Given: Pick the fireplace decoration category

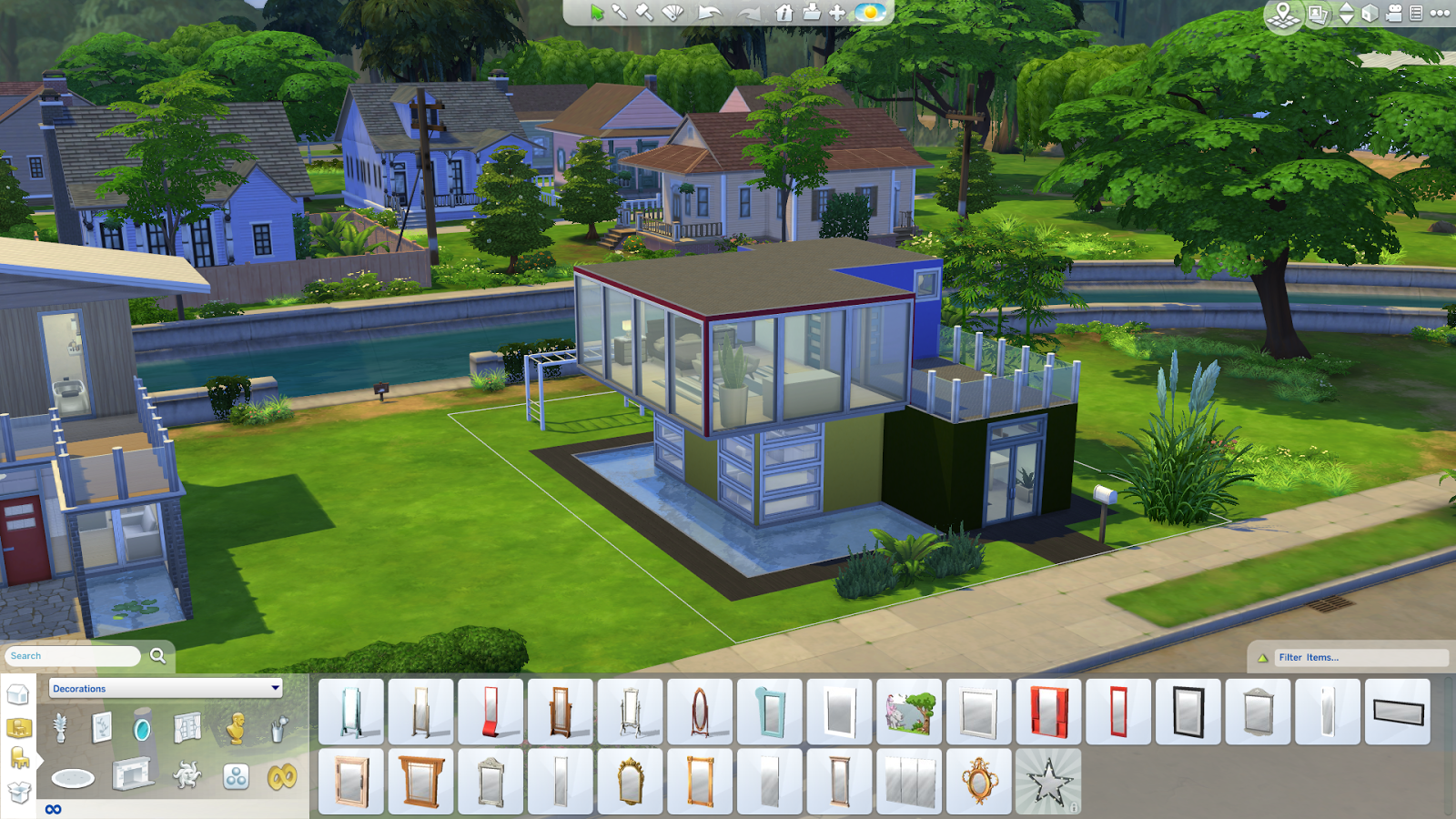Looking at the screenshot, I should click(x=133, y=776).
